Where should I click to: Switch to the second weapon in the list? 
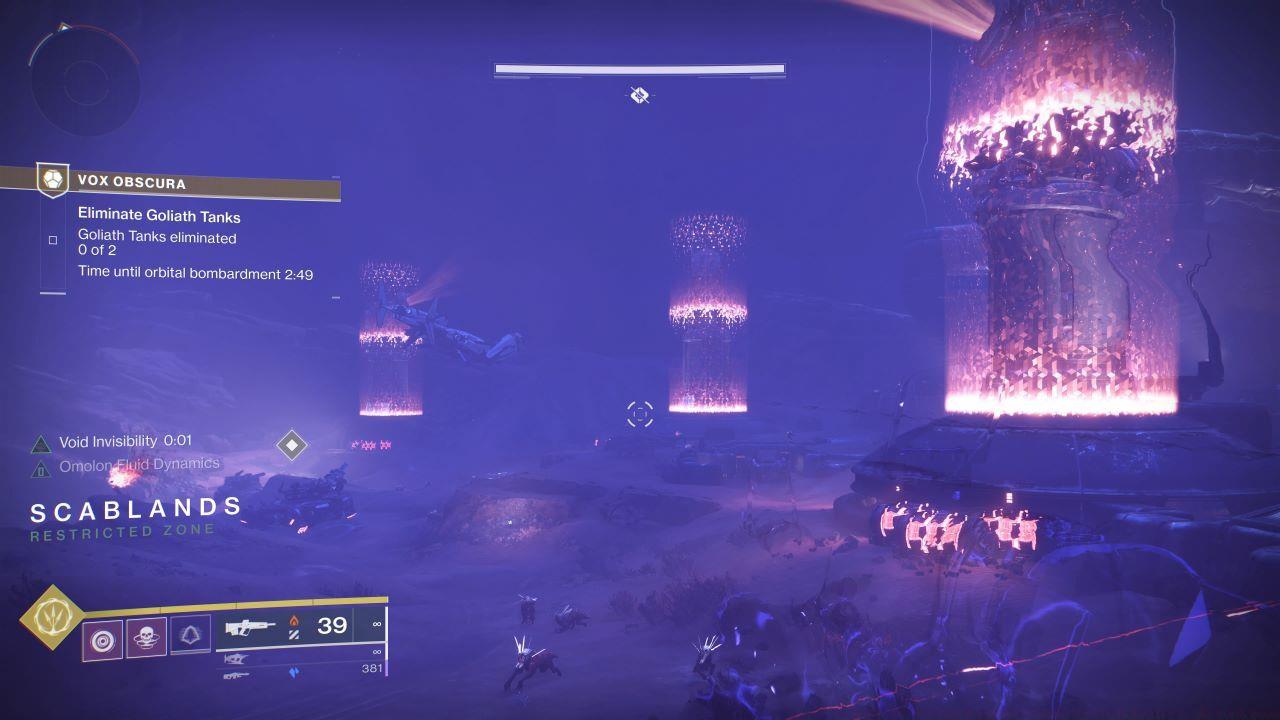[x=237, y=659]
